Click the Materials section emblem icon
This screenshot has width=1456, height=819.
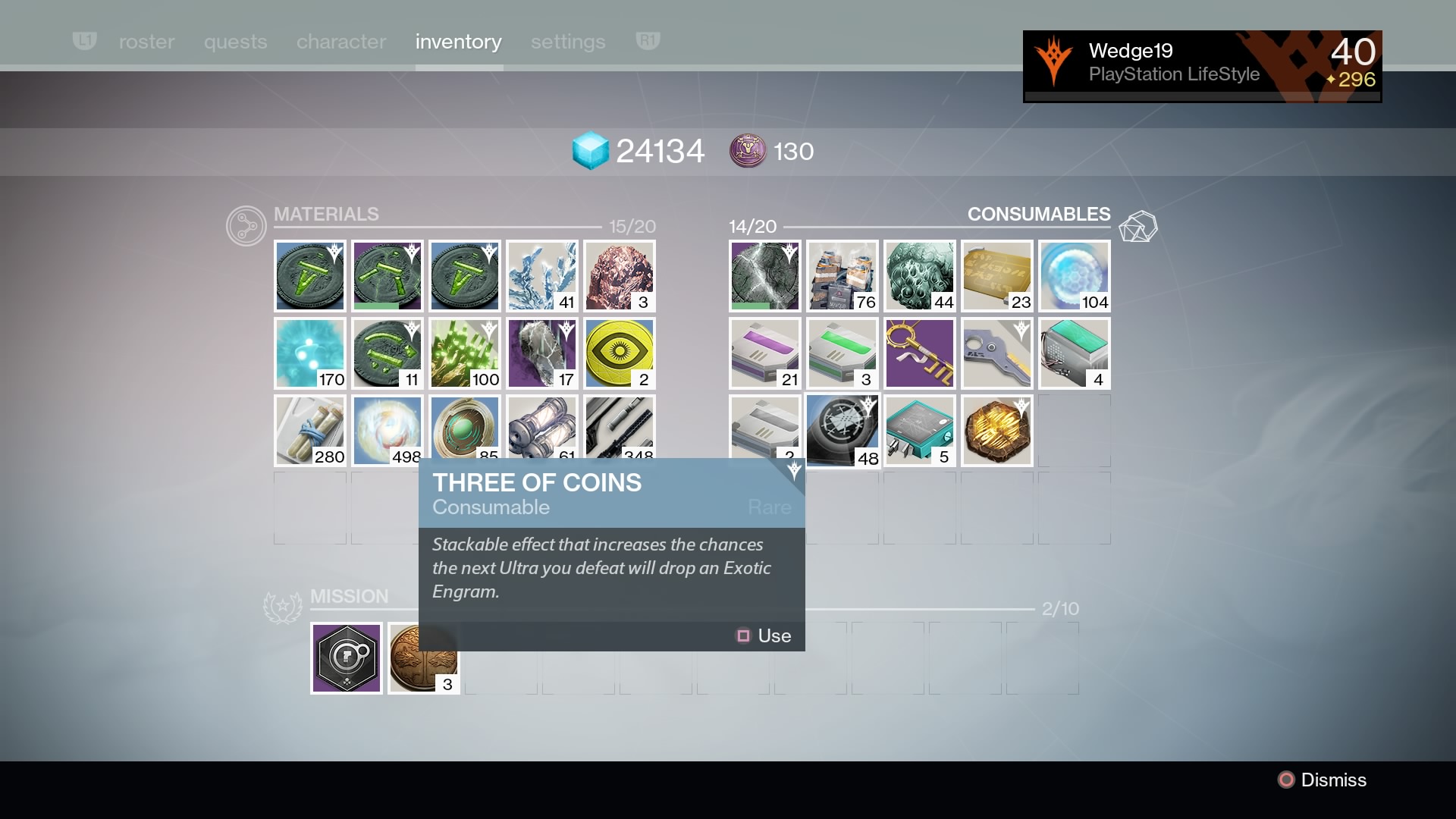[245, 225]
